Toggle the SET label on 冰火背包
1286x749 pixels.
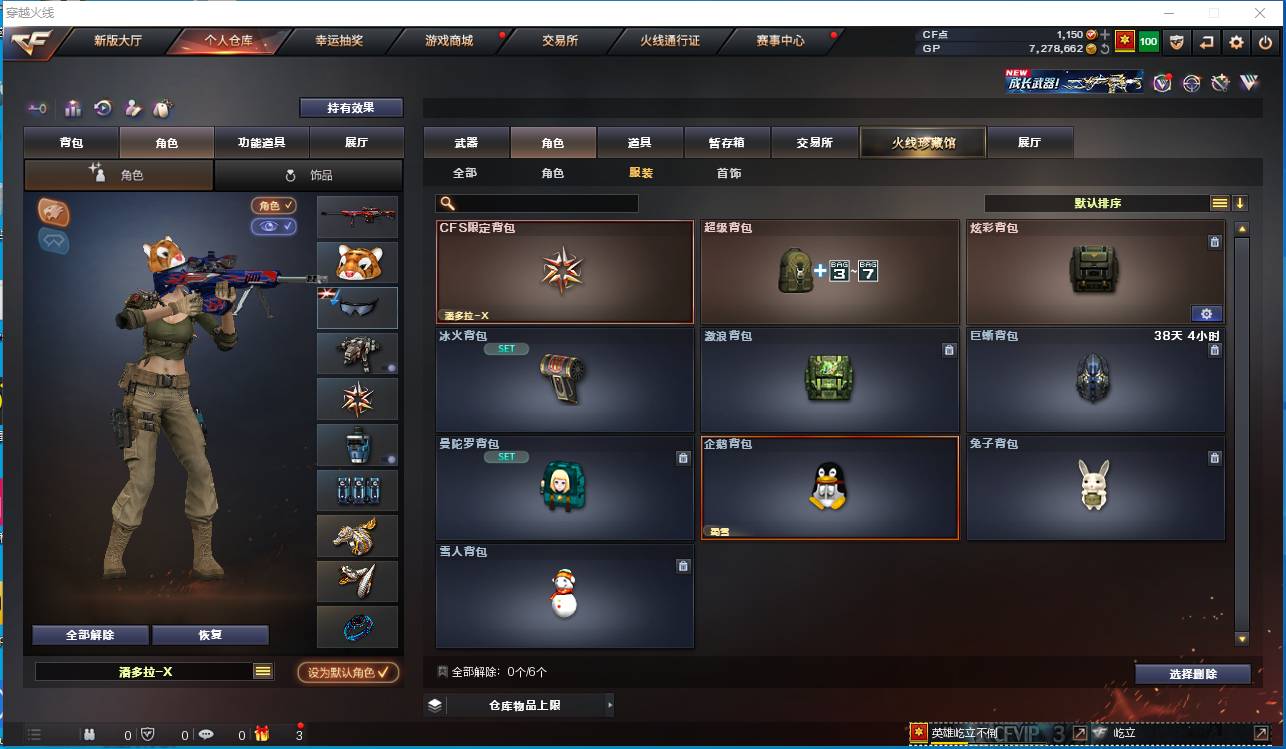click(x=506, y=348)
